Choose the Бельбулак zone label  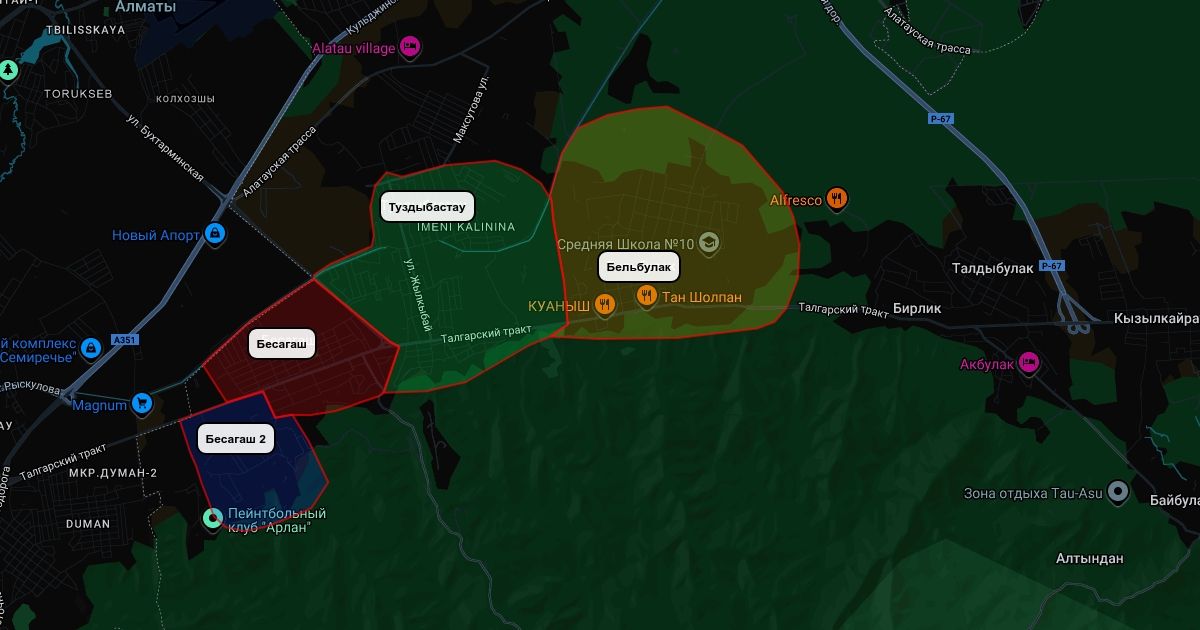pos(638,267)
